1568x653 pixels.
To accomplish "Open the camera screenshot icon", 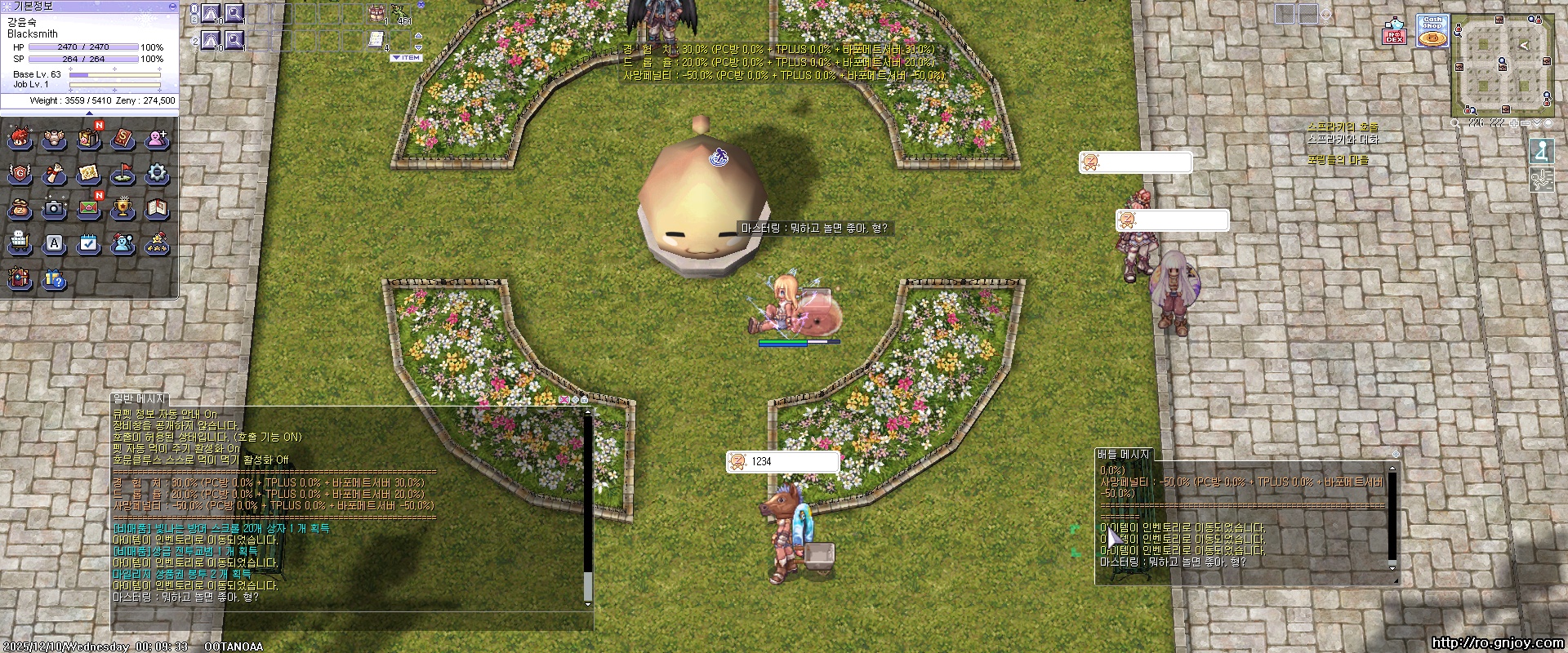I will click(54, 208).
